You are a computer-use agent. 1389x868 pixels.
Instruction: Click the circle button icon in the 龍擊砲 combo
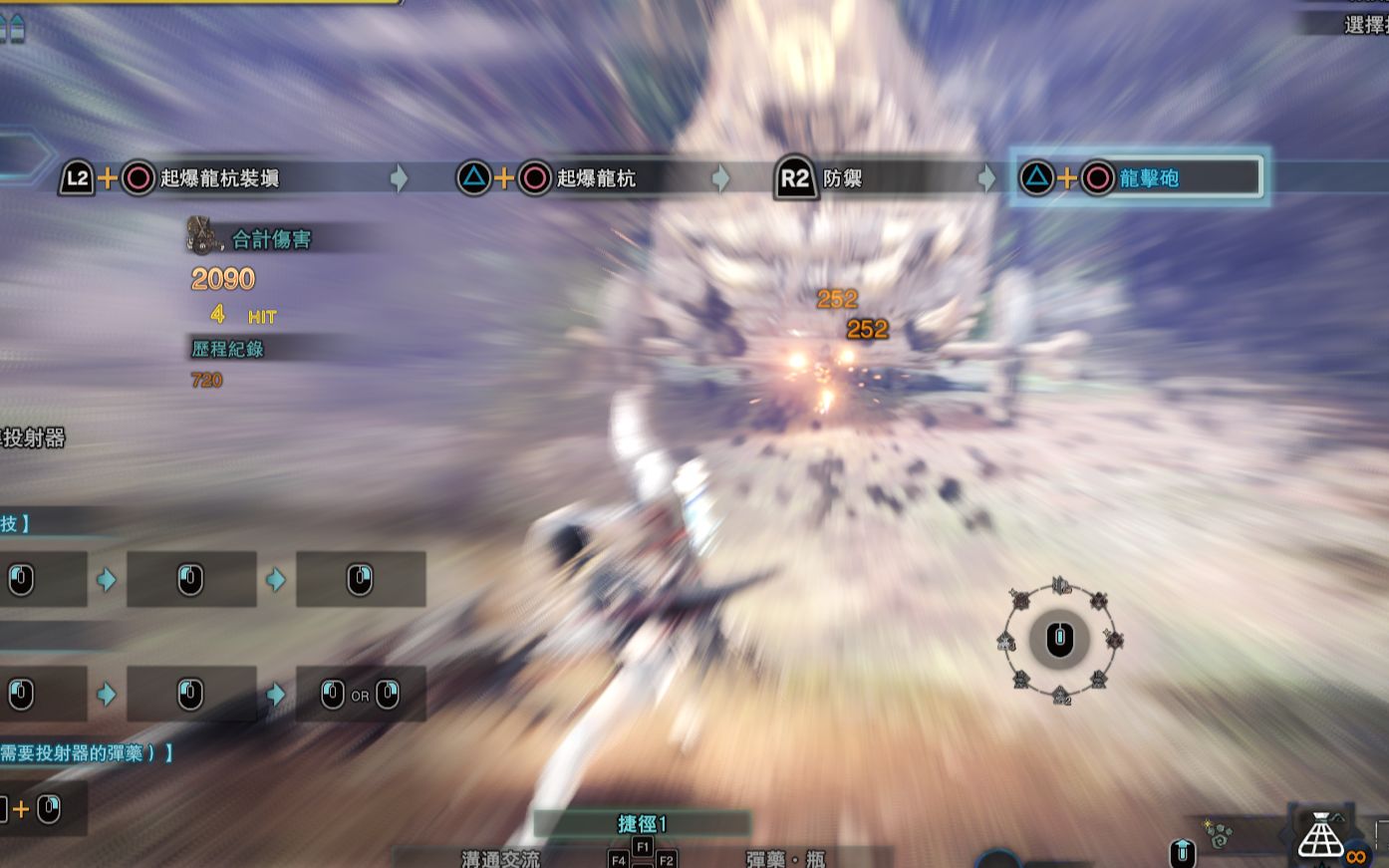pyautogui.click(x=1098, y=176)
